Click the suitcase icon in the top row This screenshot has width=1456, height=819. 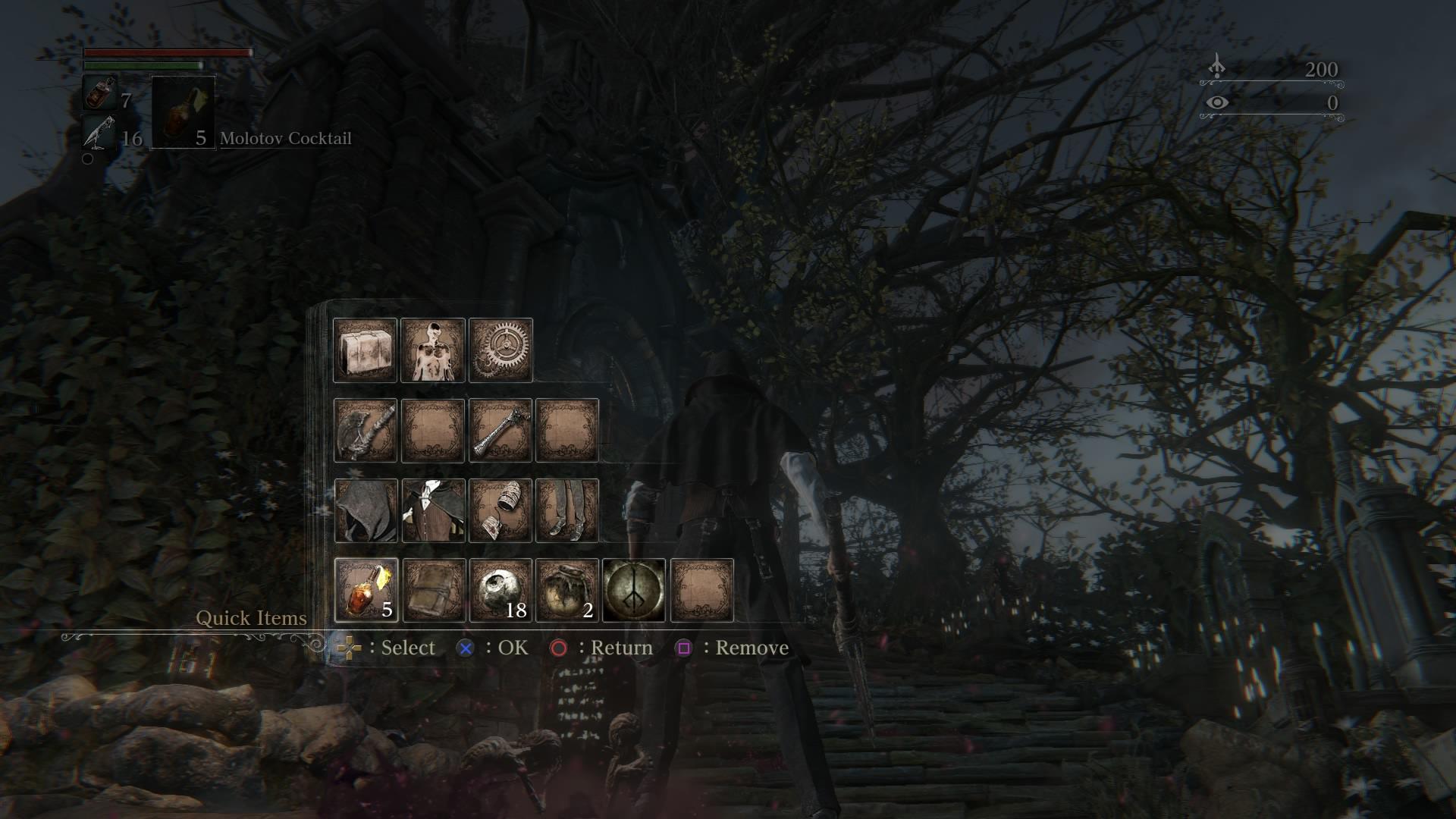tap(364, 350)
